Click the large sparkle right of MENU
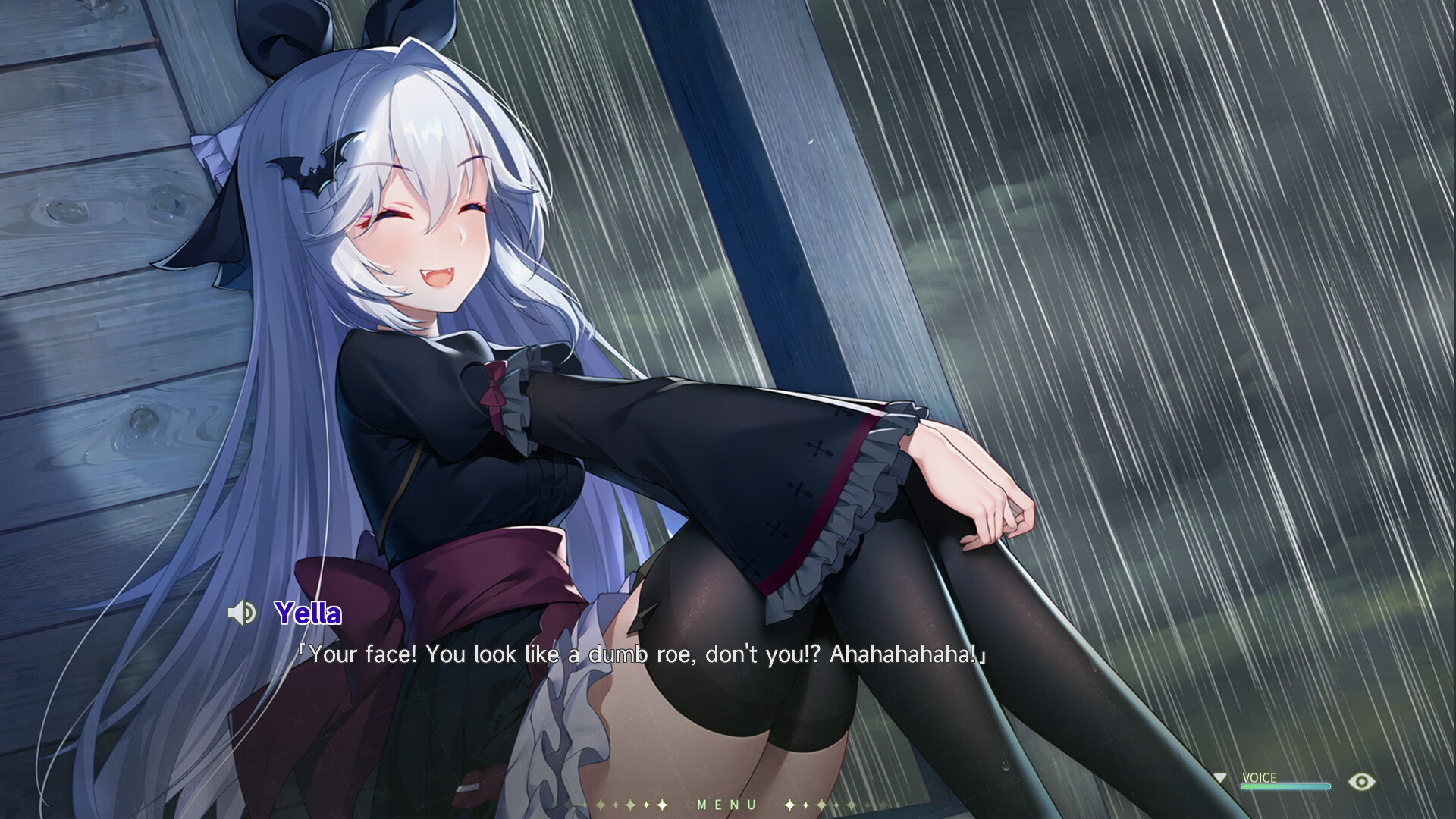Image resolution: width=1456 pixels, height=819 pixels. 789,804
